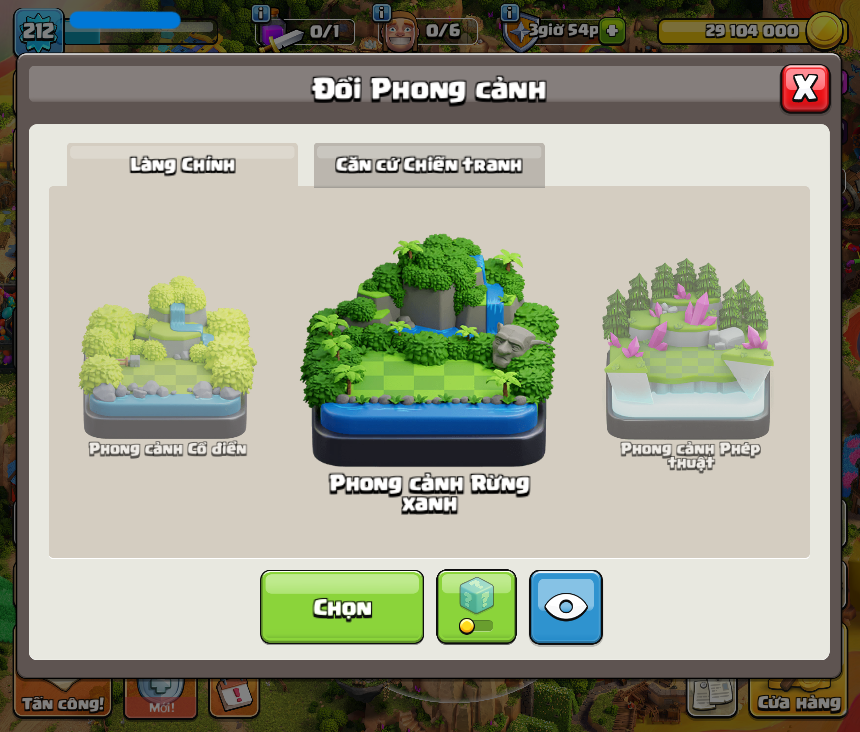Confirm with the green Chọn button
Viewport: 860px width, 732px height.
coord(342,607)
